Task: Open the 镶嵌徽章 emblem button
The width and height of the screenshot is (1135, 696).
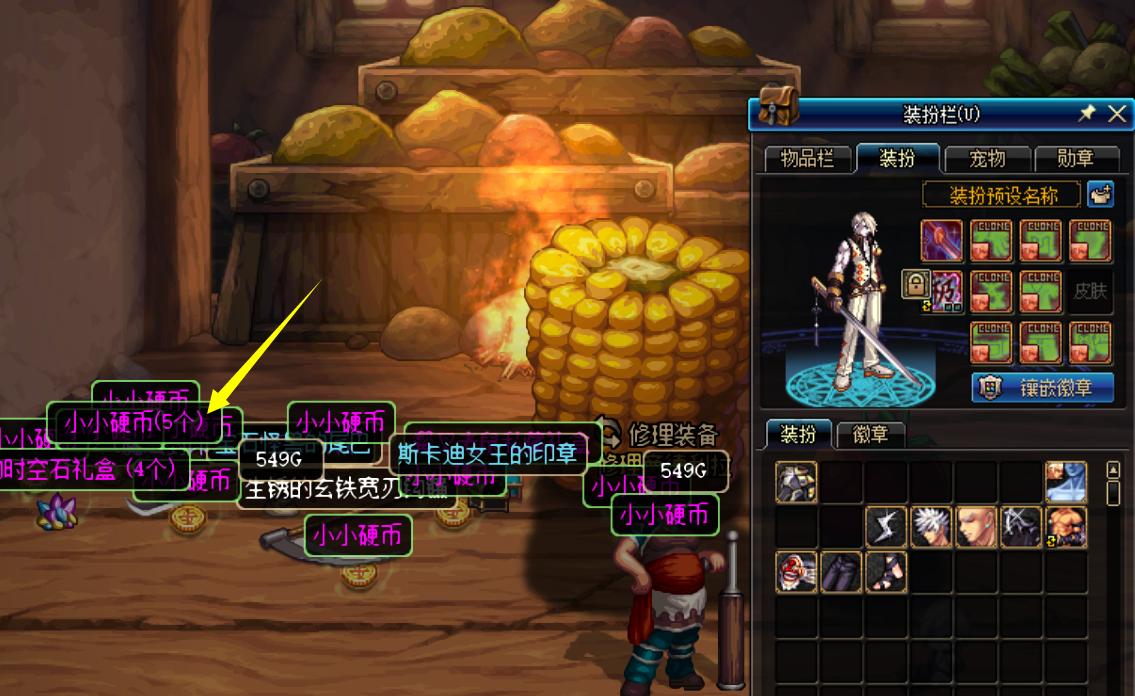Action: (x=1043, y=388)
